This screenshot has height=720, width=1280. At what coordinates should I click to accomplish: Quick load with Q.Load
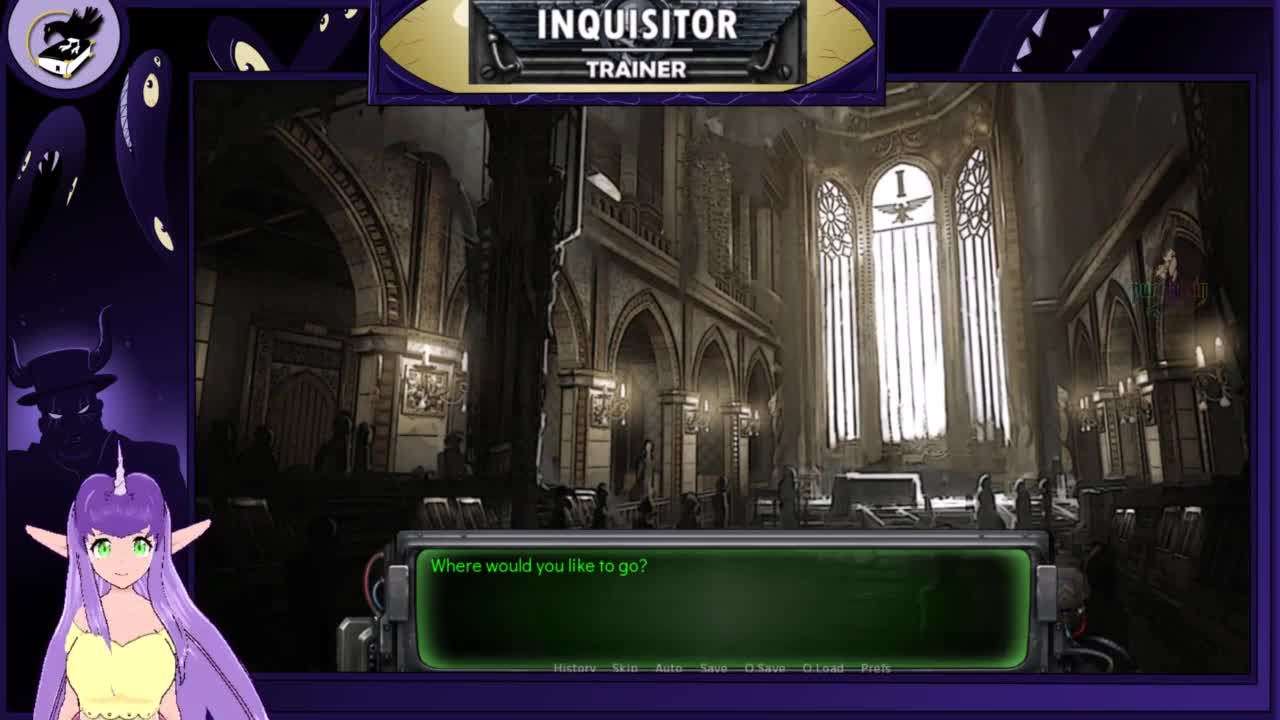tap(823, 668)
